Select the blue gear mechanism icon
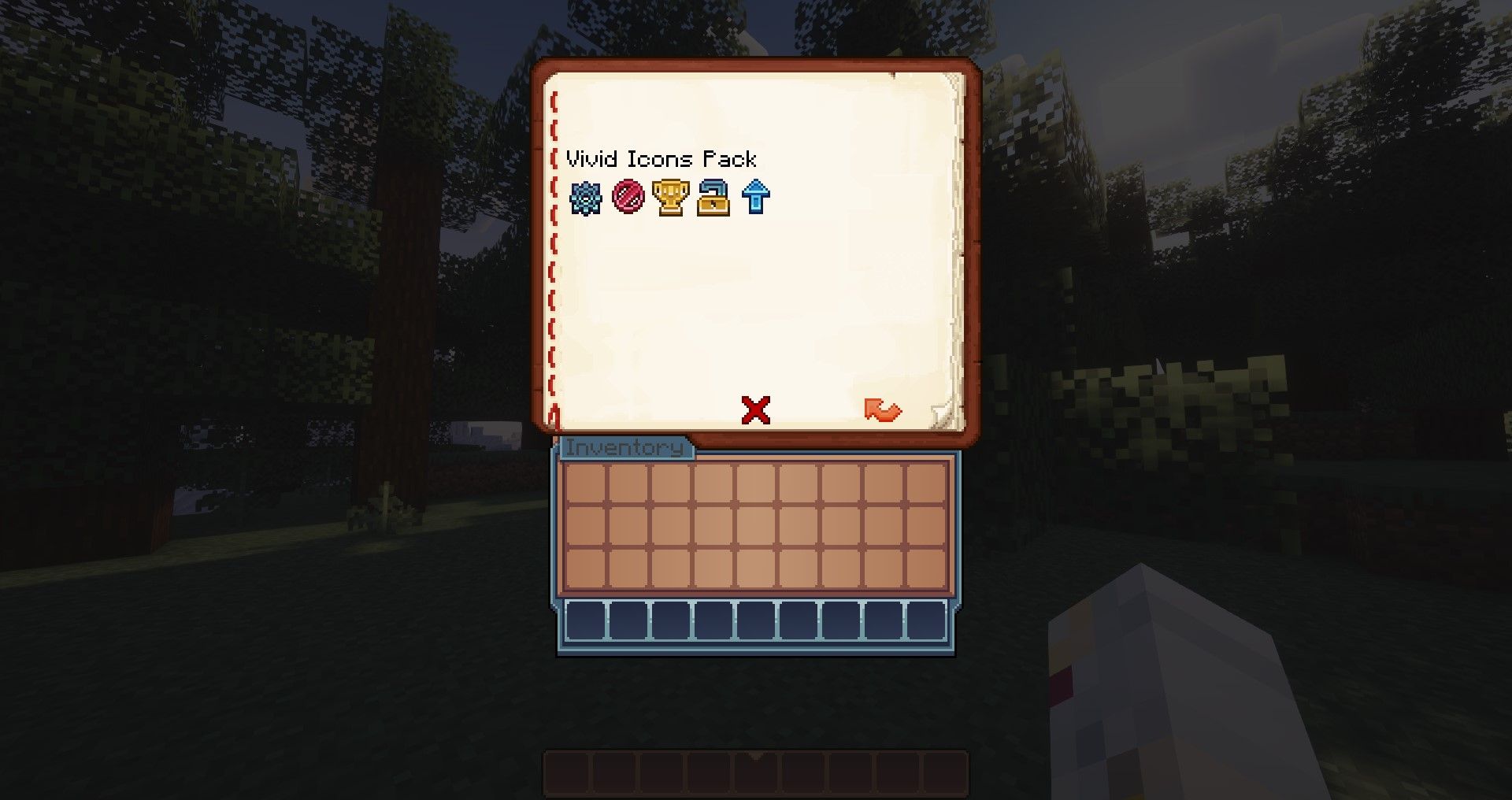Screen dimensions: 1512x800 [587, 198]
